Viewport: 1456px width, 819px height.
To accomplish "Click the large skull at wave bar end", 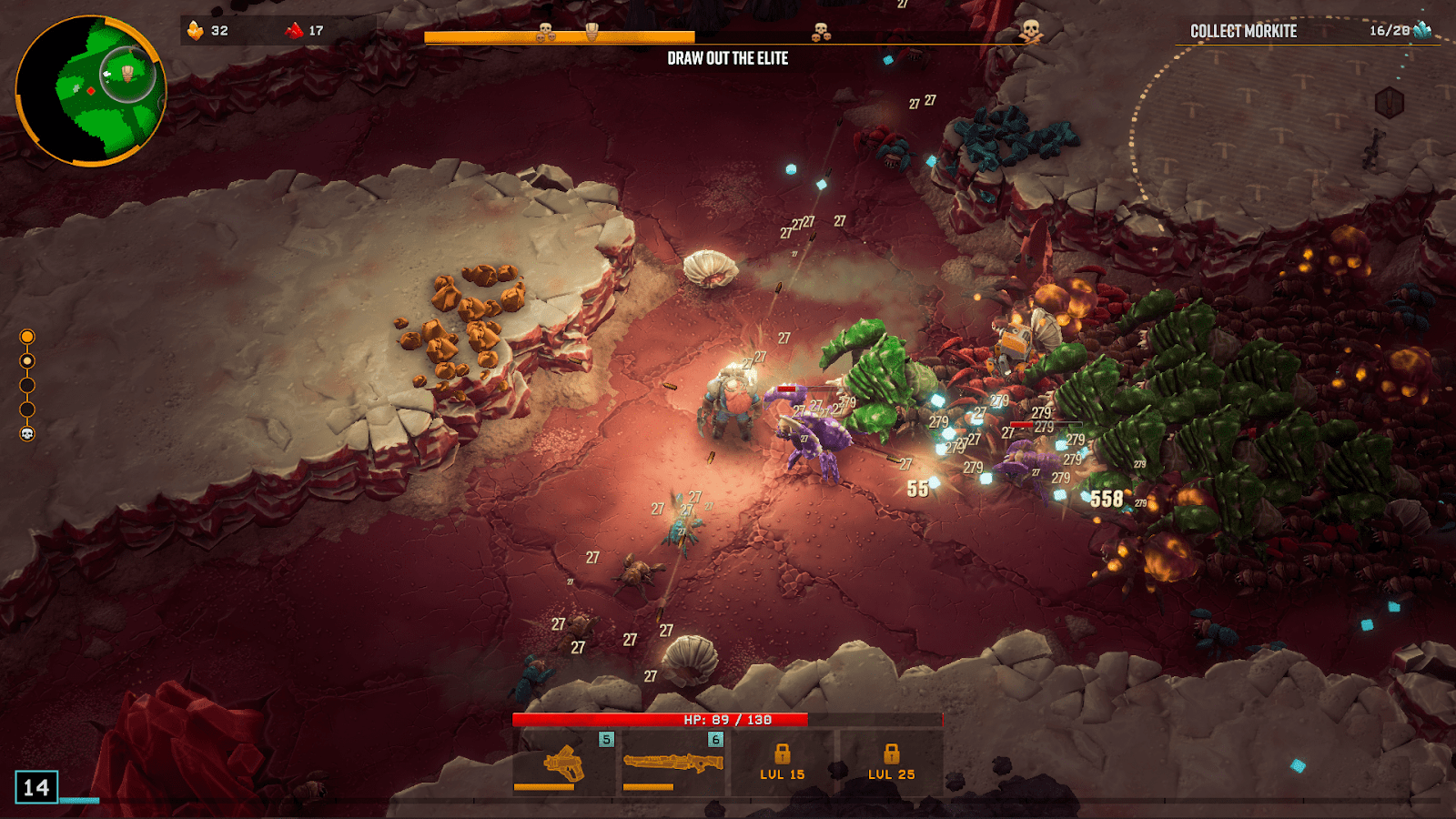I will tap(1030, 32).
